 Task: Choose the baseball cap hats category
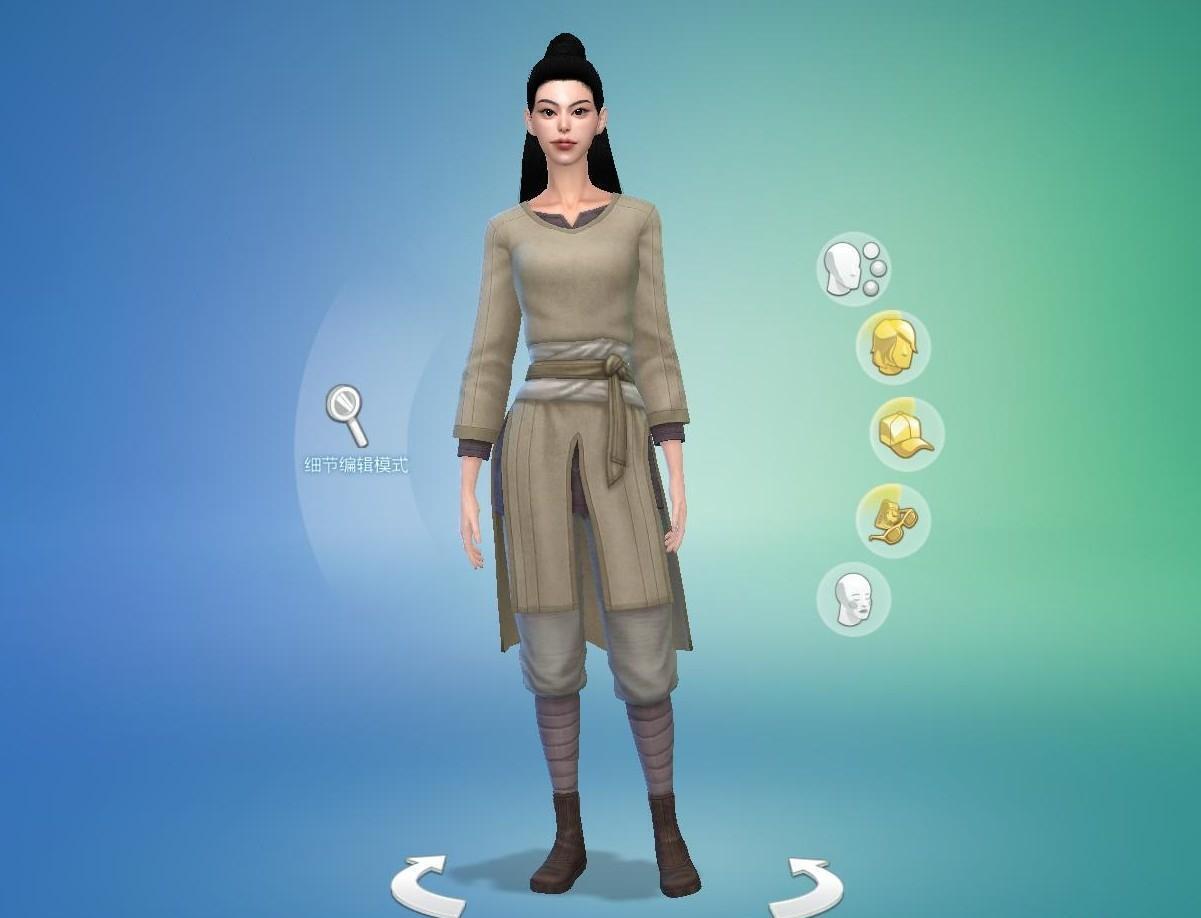coord(905,434)
